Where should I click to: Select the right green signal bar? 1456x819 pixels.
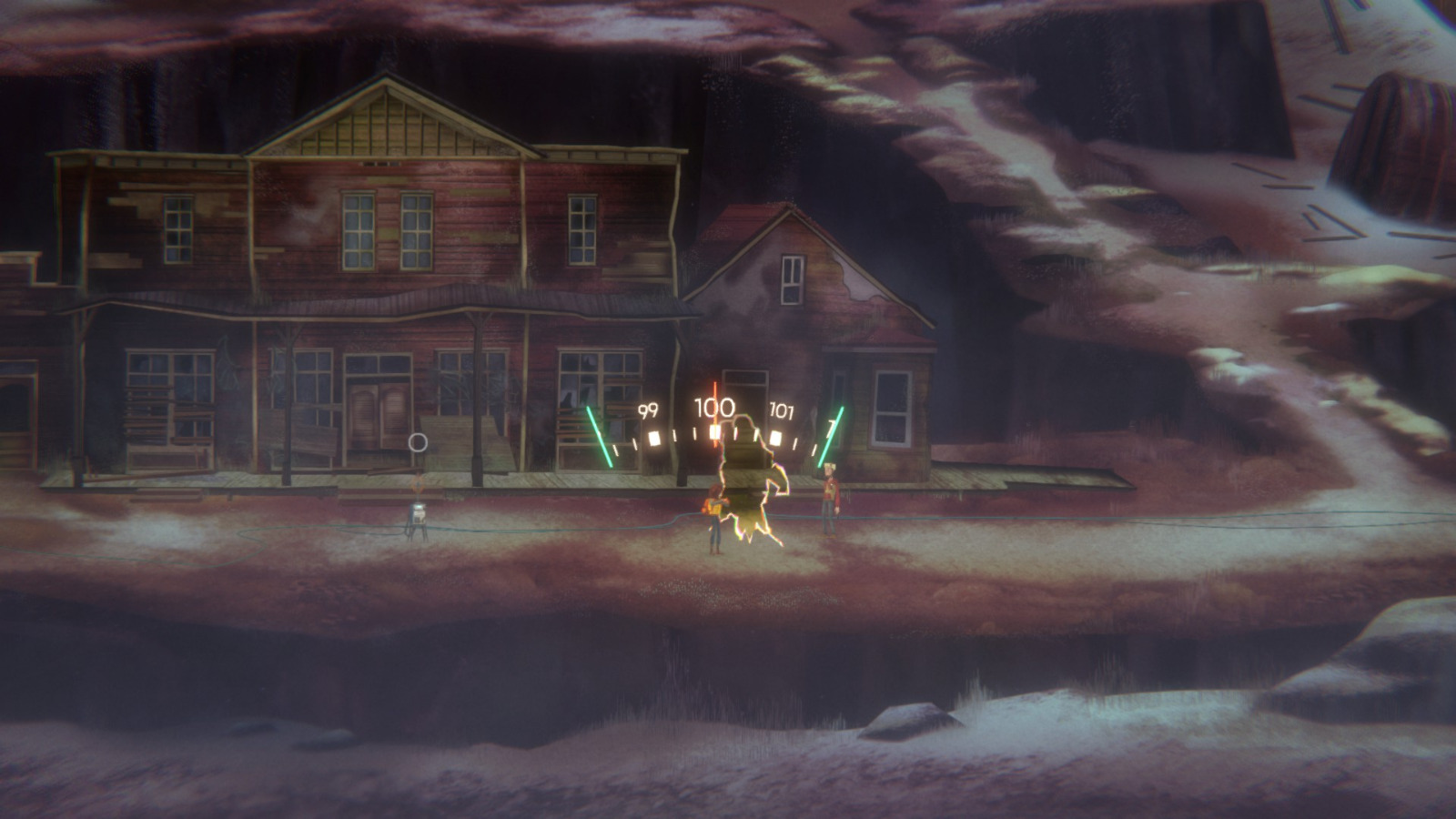click(830, 436)
